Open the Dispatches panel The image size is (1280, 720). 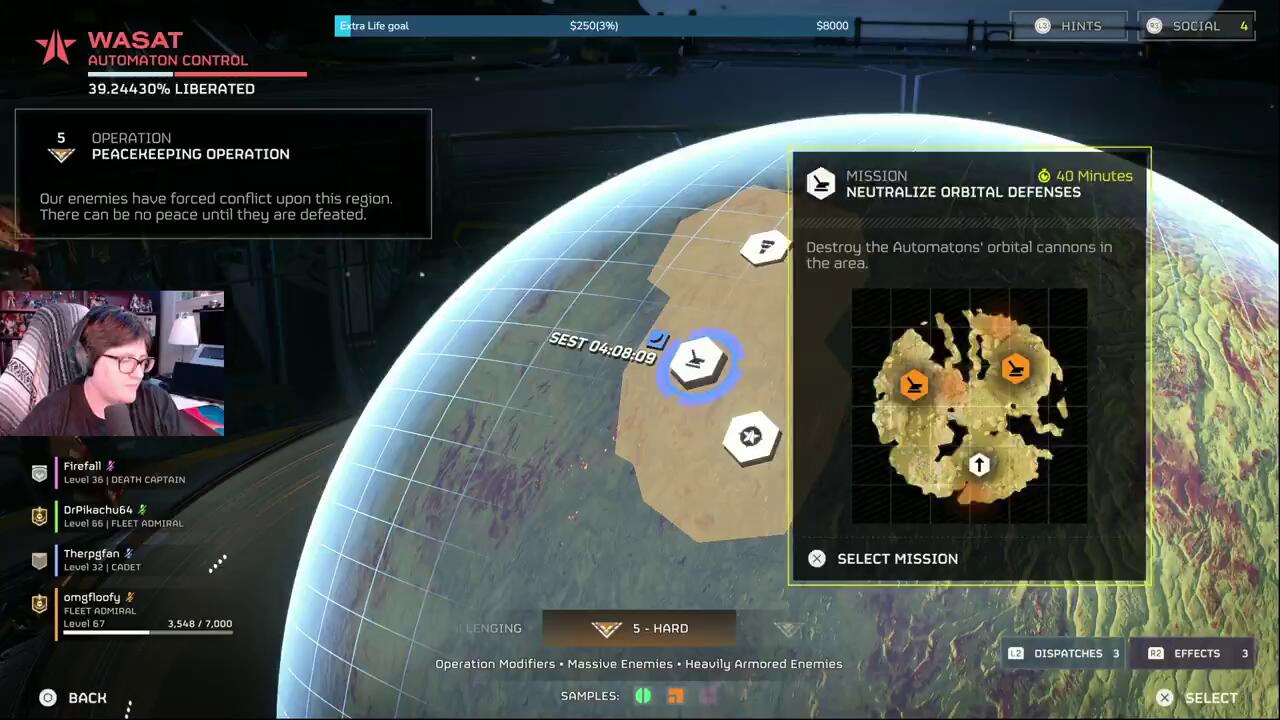coord(1066,654)
